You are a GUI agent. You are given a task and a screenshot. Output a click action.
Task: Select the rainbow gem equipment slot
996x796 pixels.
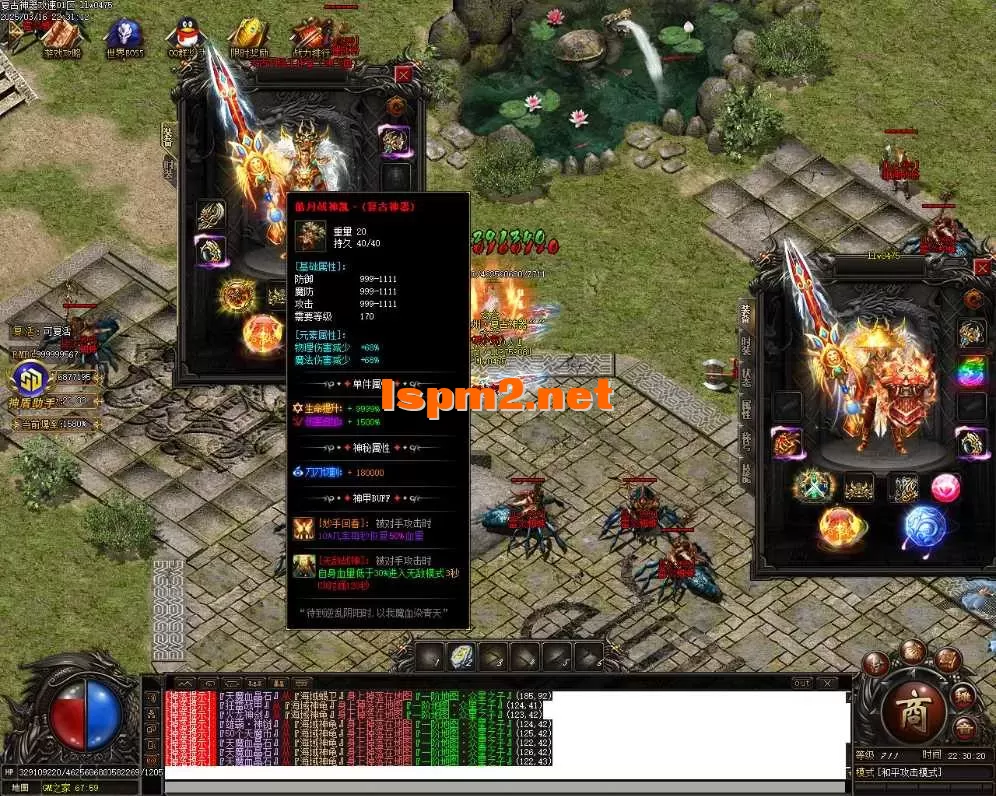(971, 370)
